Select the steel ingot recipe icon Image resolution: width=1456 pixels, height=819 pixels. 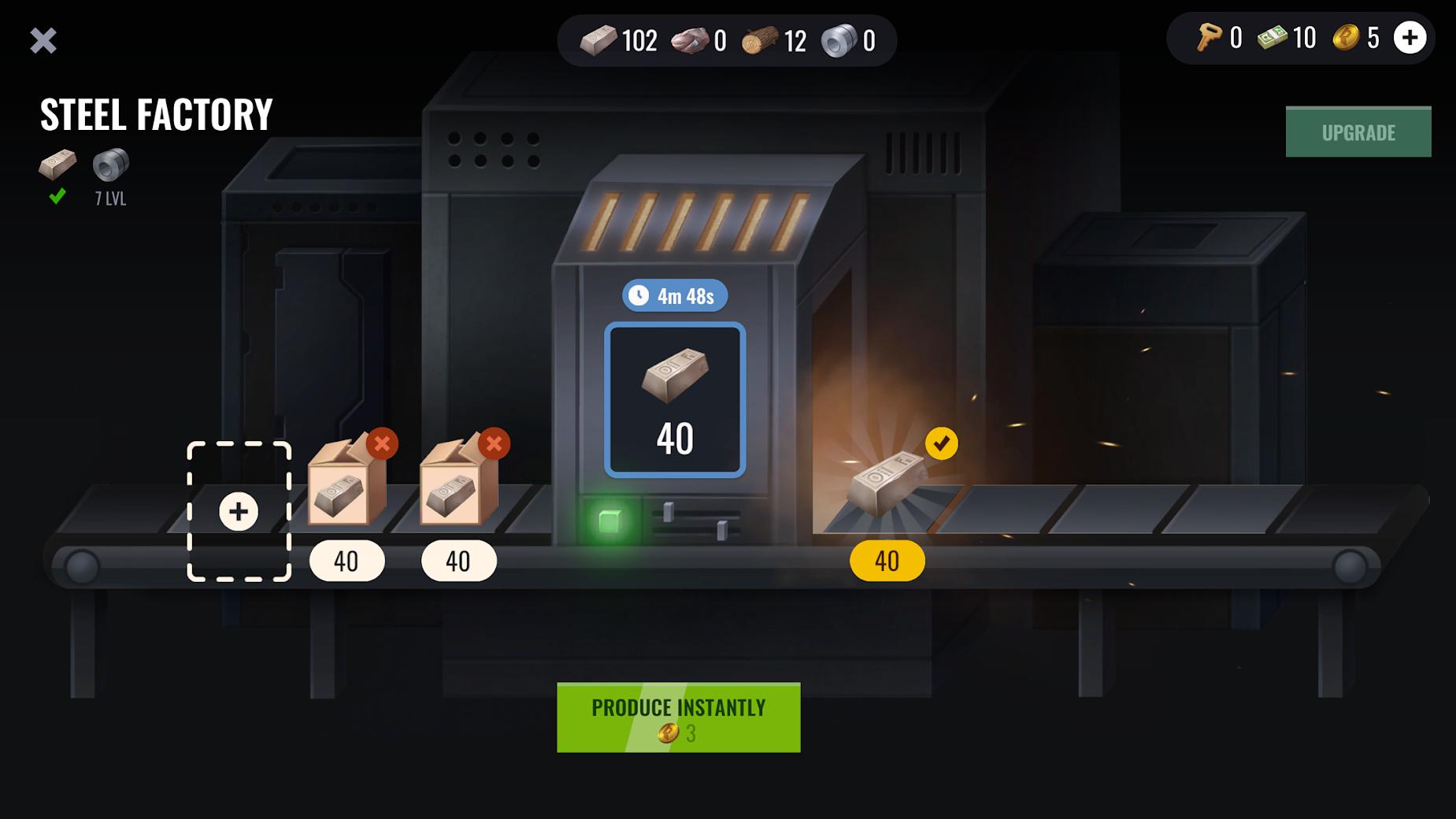(x=57, y=165)
